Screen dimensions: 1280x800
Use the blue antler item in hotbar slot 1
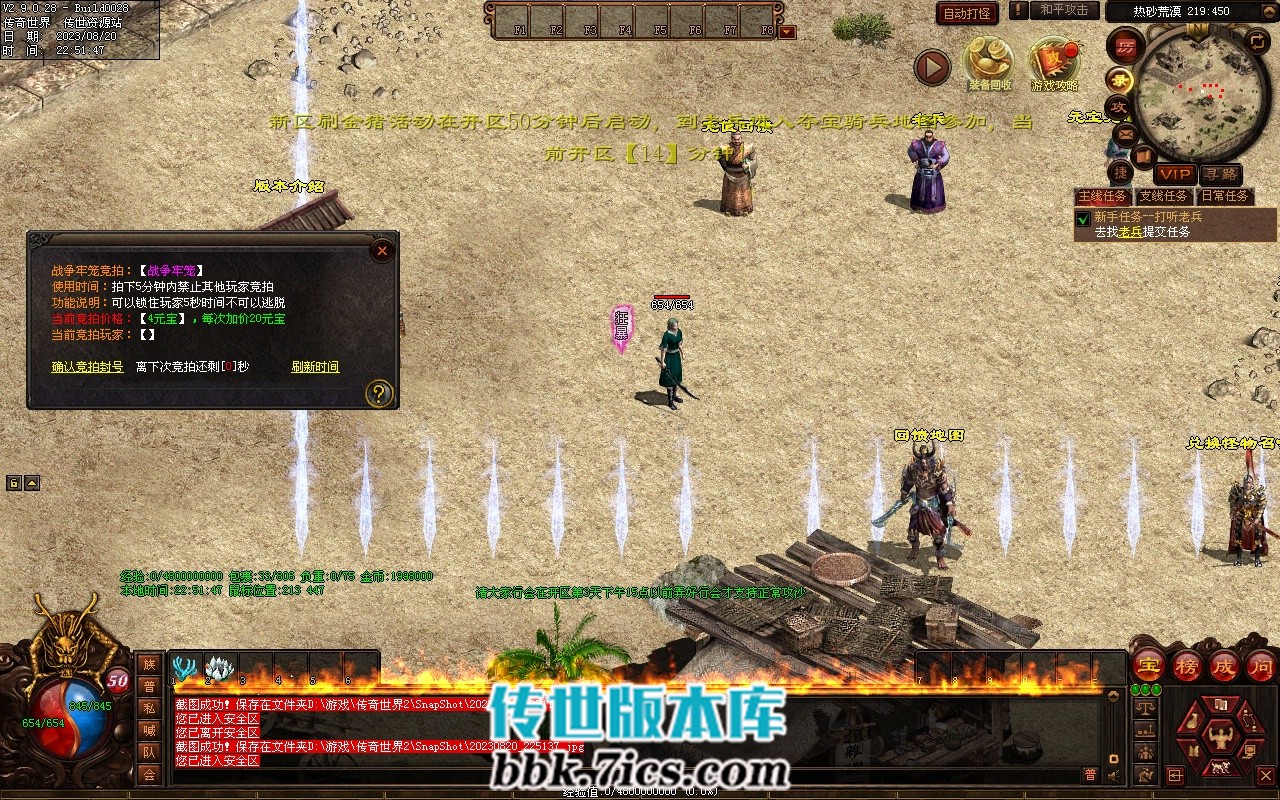click(185, 668)
